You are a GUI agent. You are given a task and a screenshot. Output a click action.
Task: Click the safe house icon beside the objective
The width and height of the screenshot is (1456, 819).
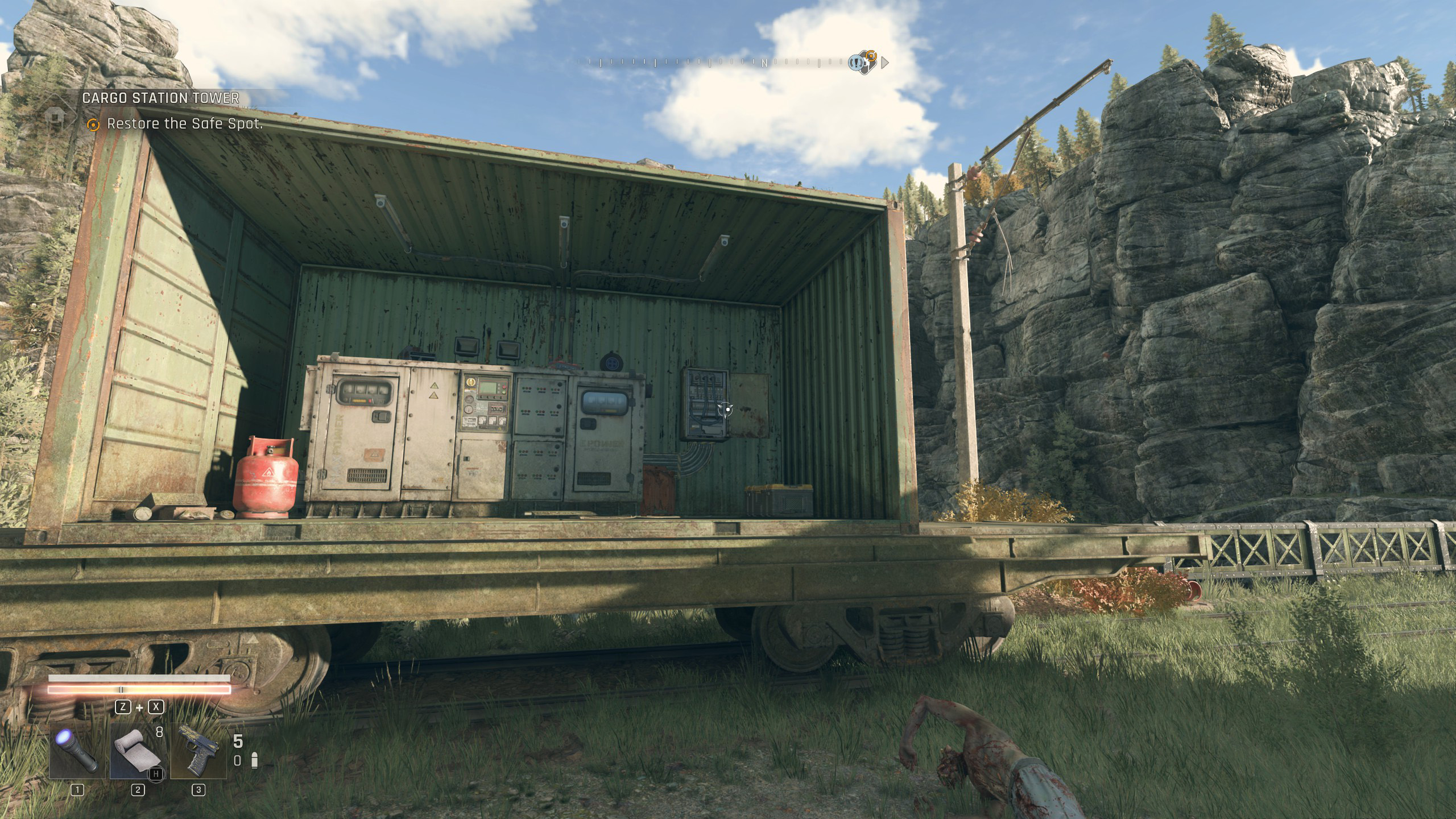tap(55, 114)
